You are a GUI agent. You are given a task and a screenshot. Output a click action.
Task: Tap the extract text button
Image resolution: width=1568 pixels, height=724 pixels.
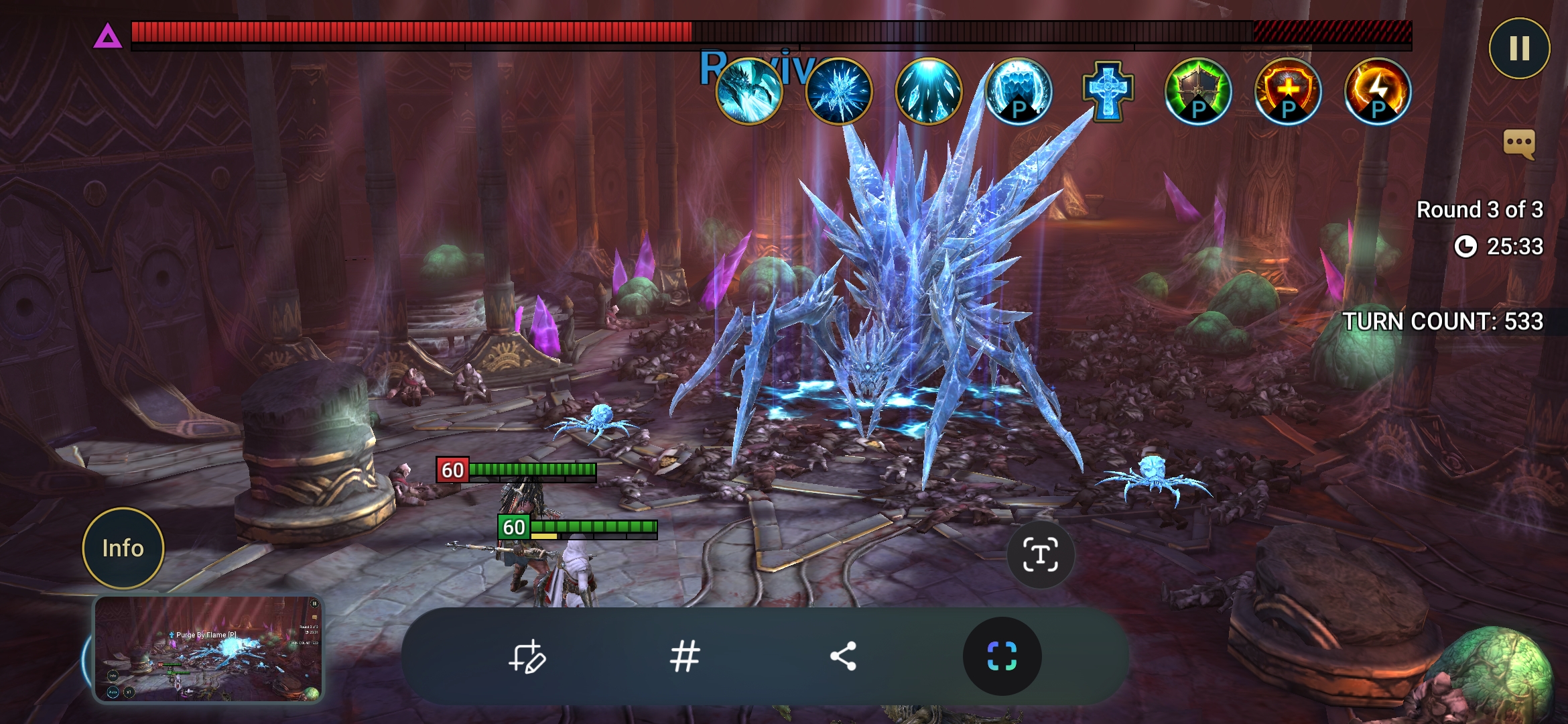[1040, 555]
